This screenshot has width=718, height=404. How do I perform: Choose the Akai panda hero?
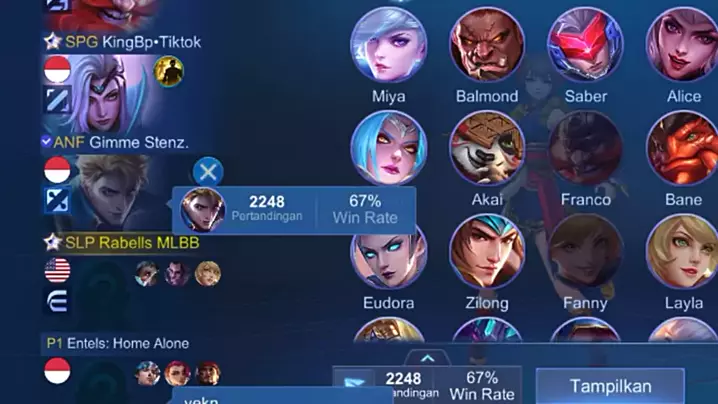tap(487, 149)
